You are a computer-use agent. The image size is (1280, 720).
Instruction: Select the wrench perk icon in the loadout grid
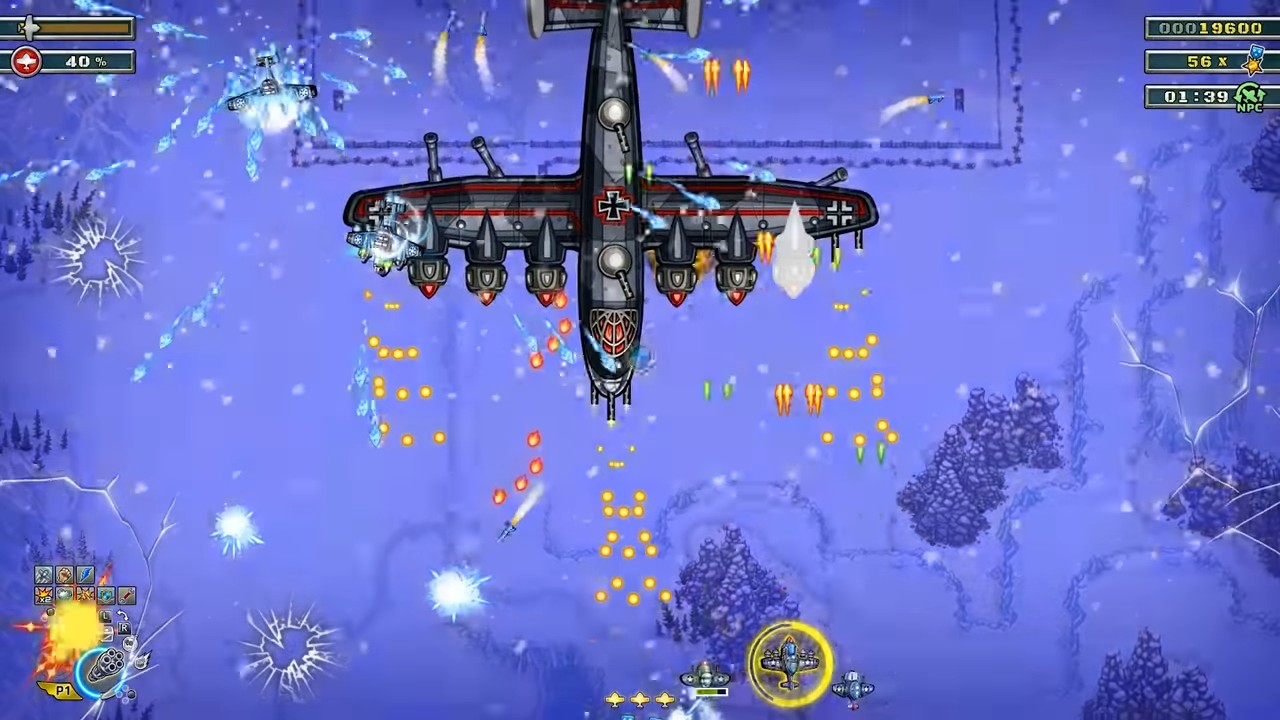[125, 595]
